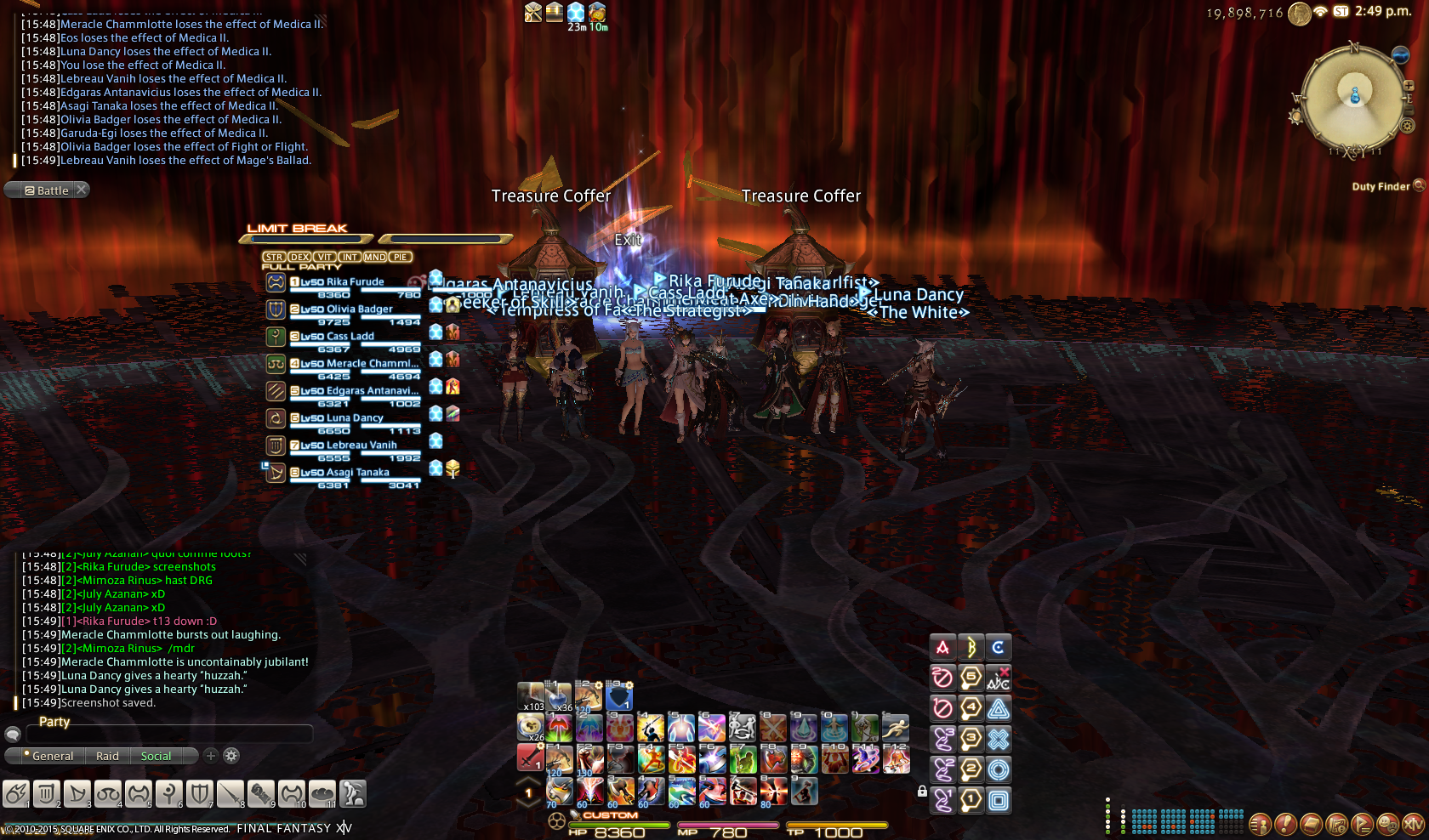Screen dimensions: 1429x840
Task: Click the Party chat input field
Action: pyautogui.click(x=170, y=735)
